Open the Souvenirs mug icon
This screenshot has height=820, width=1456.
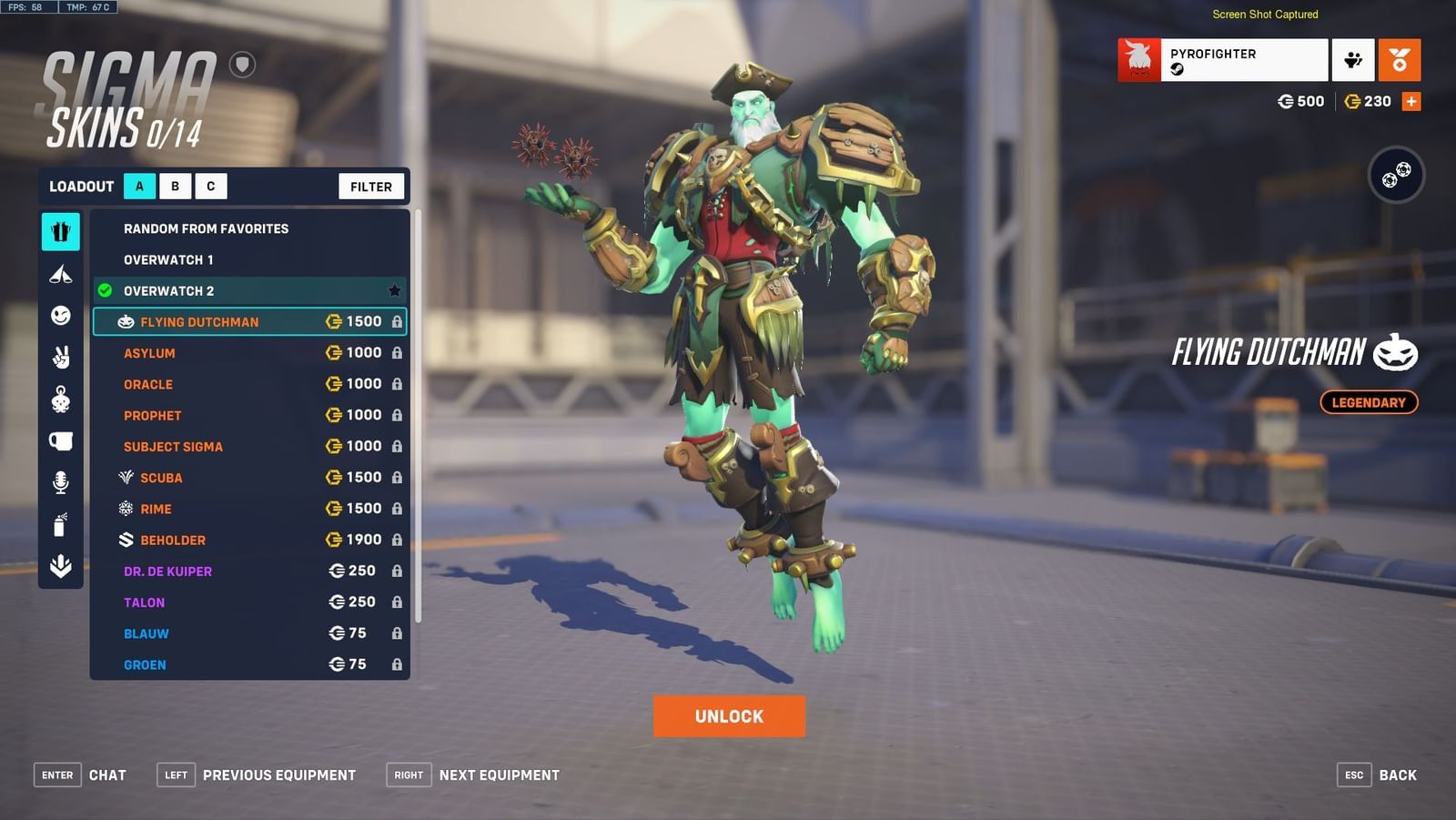60,439
